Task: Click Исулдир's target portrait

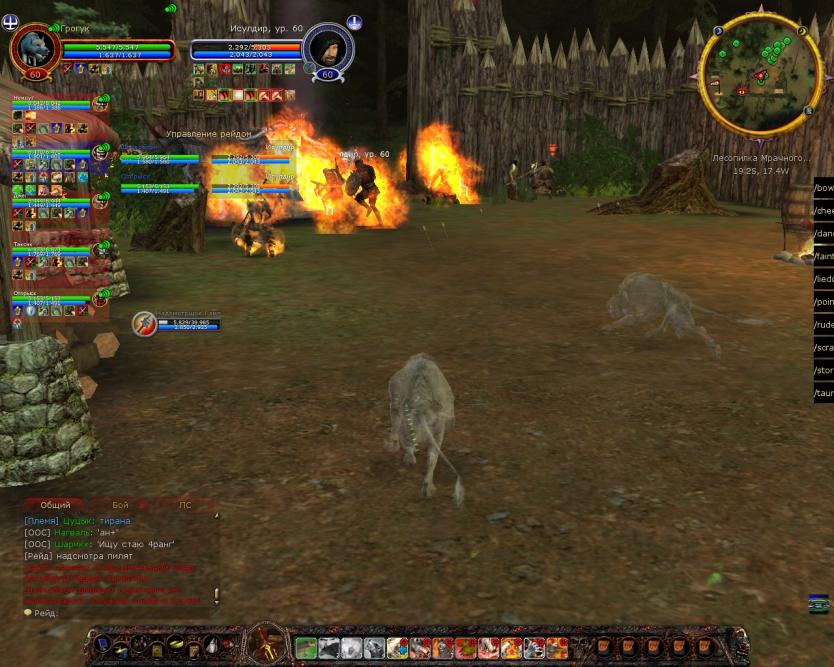Action: pos(327,48)
